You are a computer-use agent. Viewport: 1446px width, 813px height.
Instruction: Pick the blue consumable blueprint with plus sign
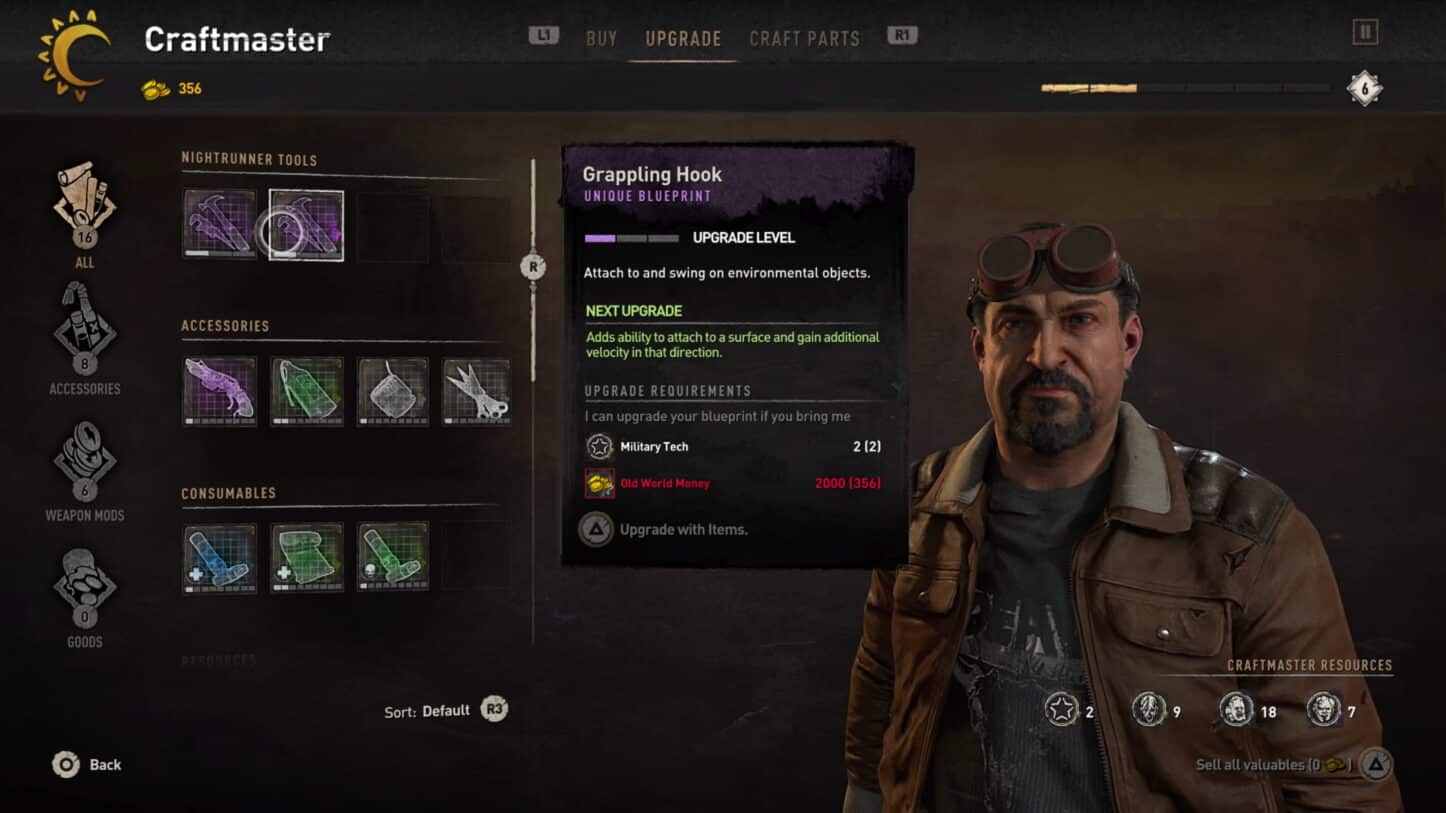(220, 557)
